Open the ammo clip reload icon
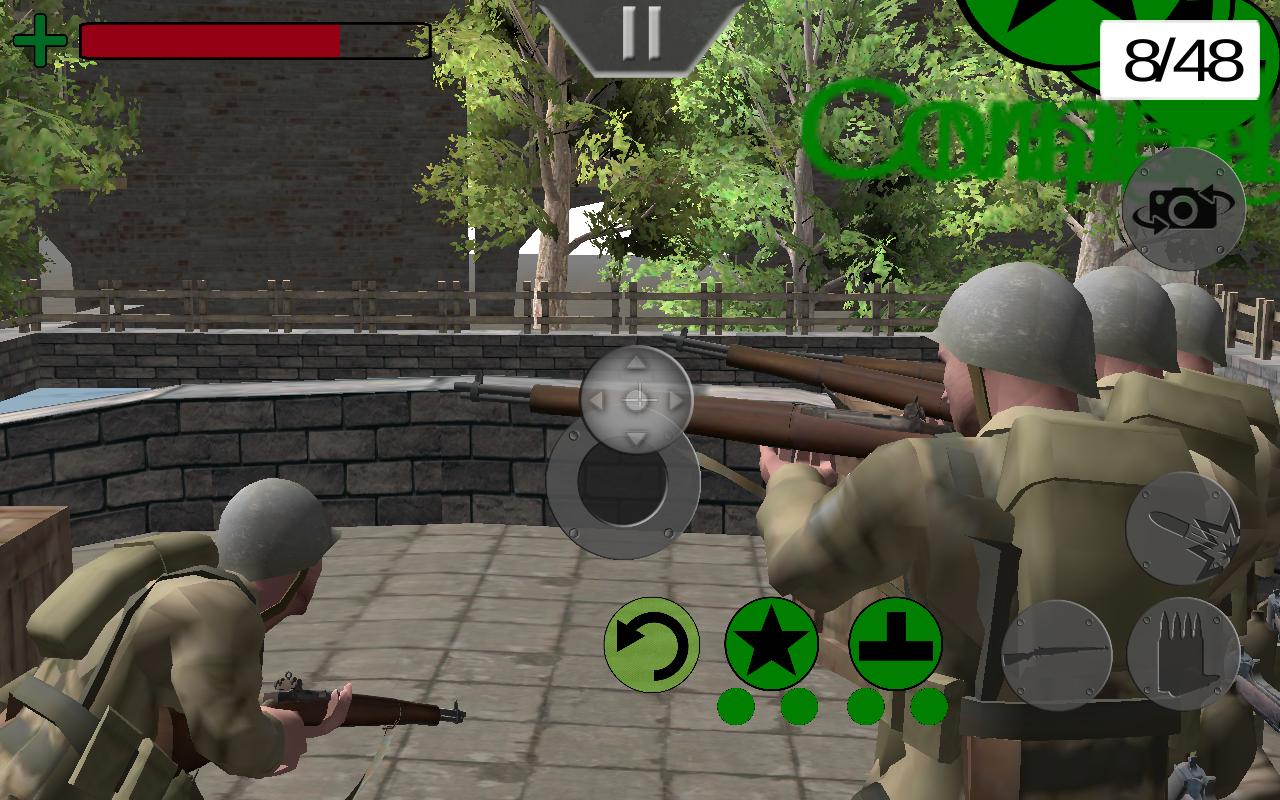Screen dimensions: 1280x800 [x=1183, y=655]
